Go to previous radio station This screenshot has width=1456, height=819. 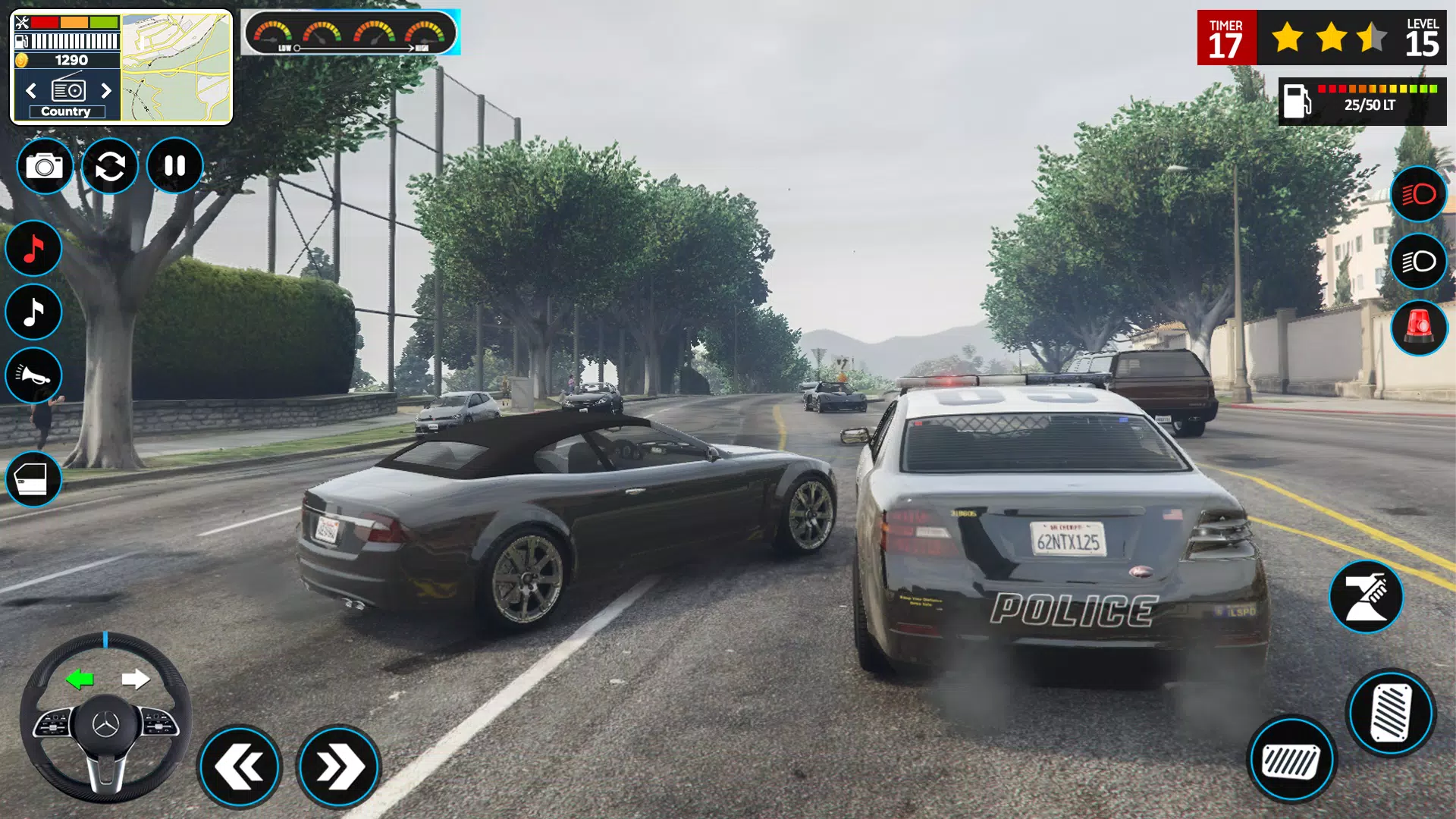coord(30,90)
